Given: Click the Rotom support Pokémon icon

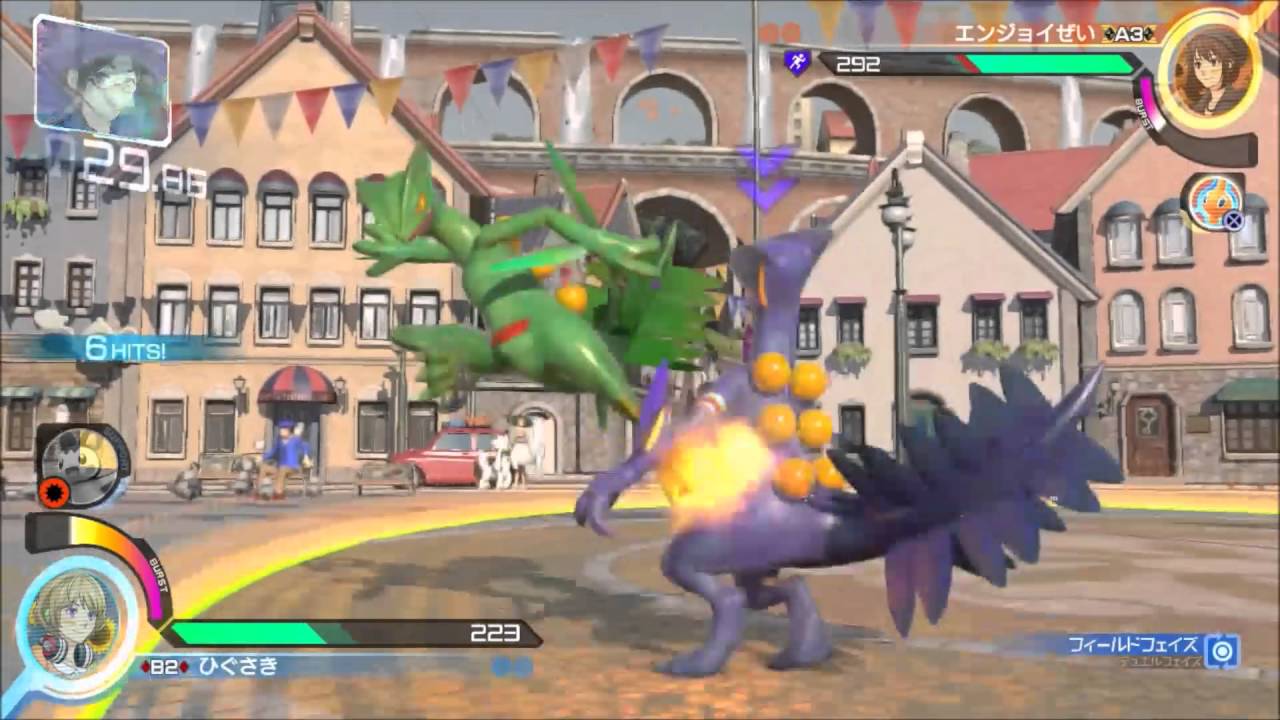Looking at the screenshot, I should click(x=1211, y=201).
